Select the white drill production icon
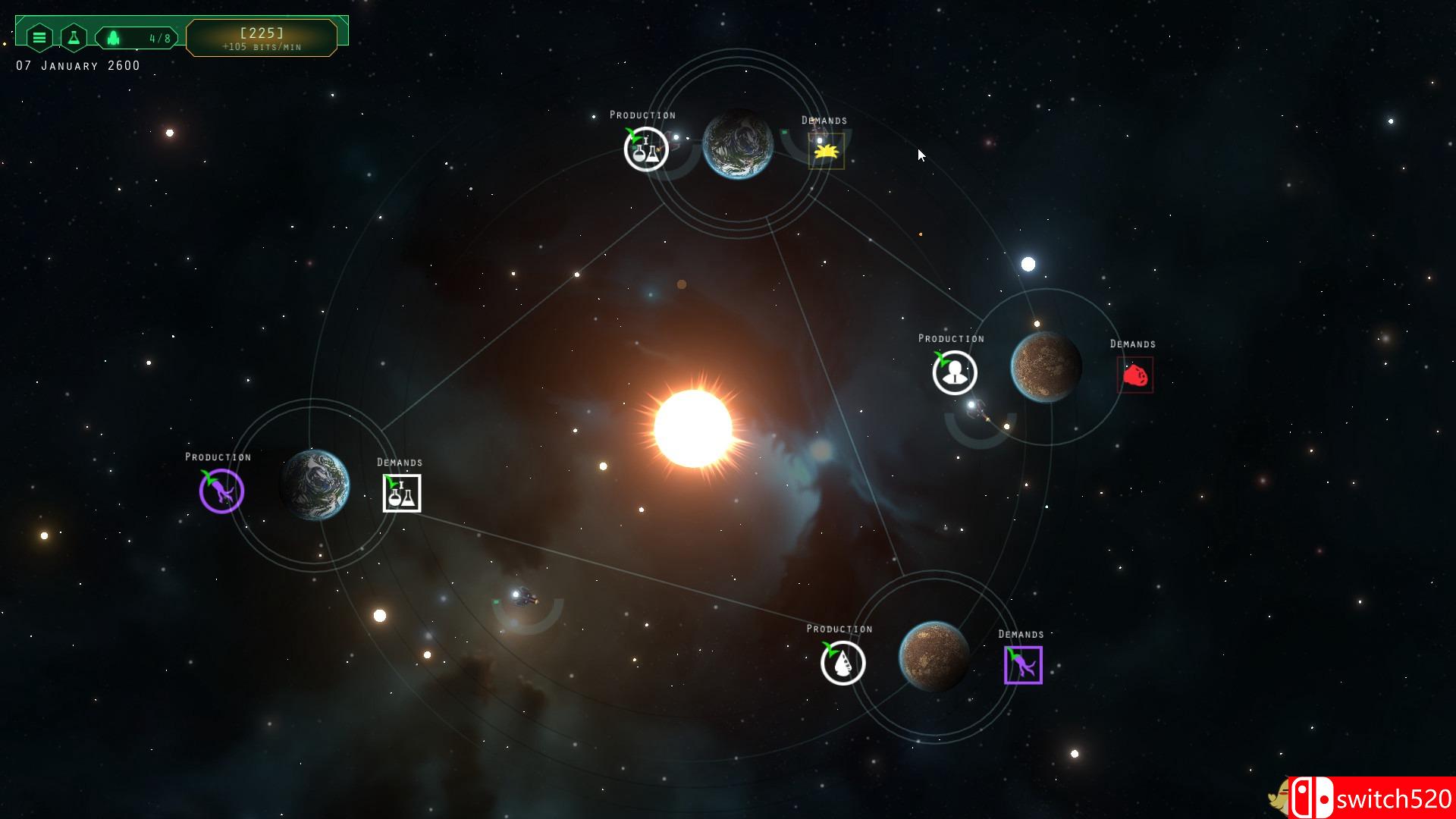The image size is (1456, 819). coord(843,663)
